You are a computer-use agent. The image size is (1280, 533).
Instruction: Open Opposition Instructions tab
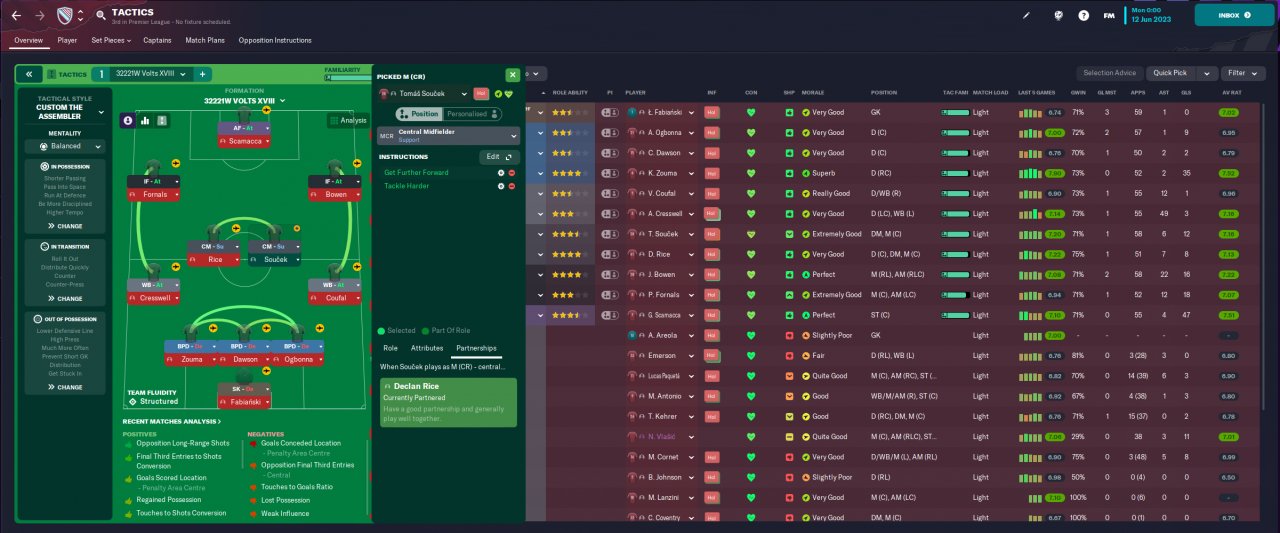tap(274, 40)
